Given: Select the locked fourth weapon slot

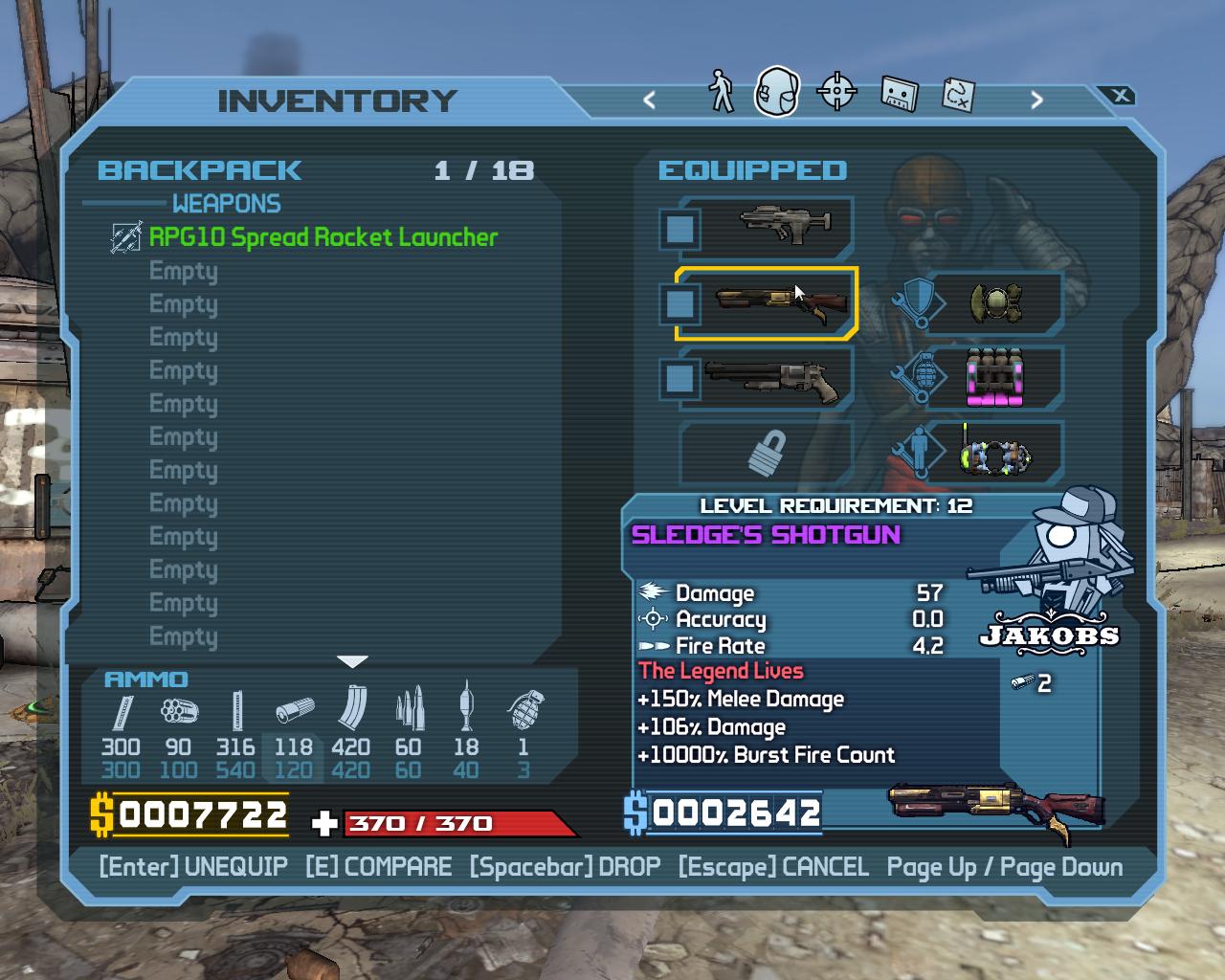Looking at the screenshot, I should 767,453.
